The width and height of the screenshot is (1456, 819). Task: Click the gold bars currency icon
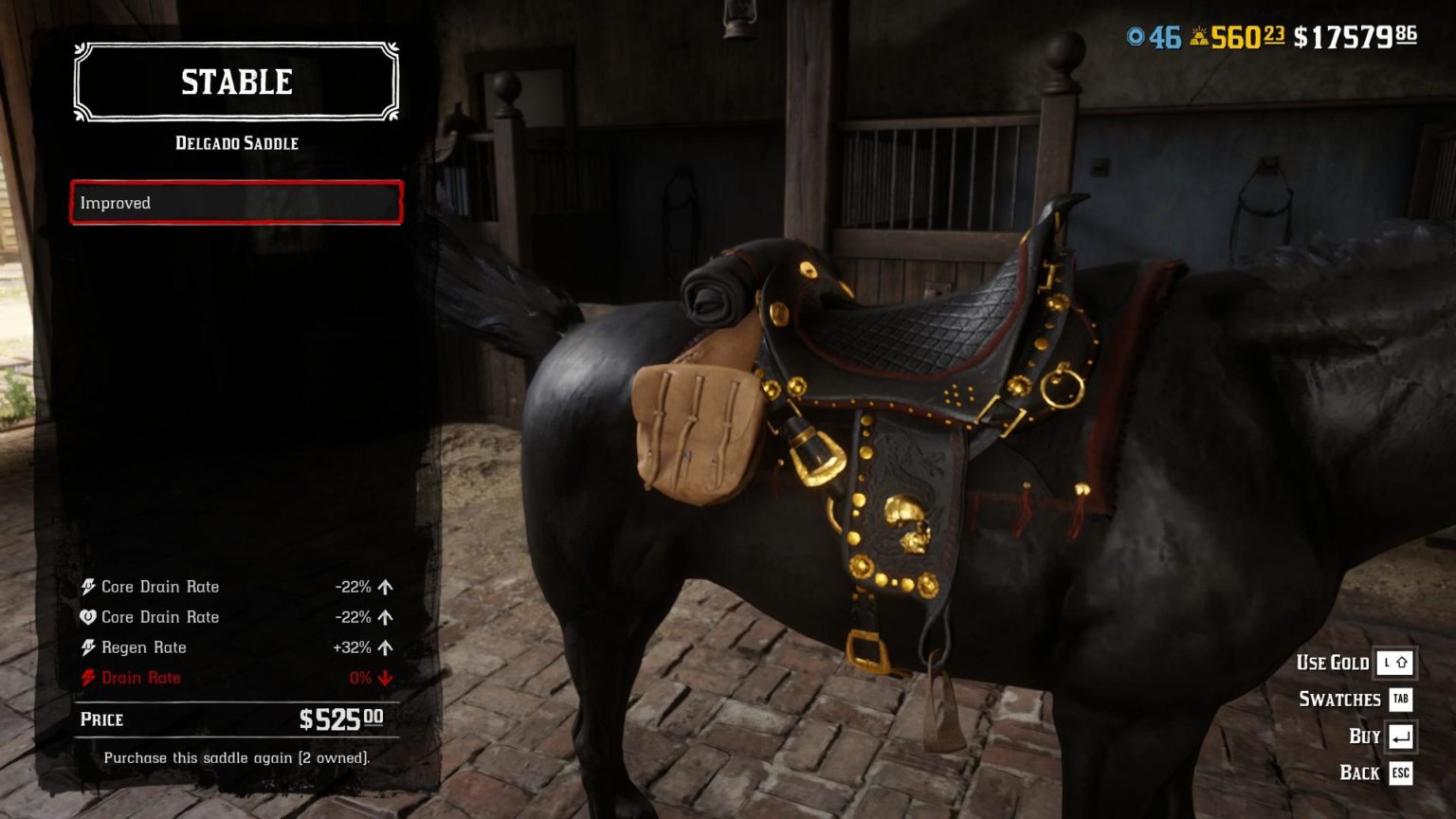(1195, 35)
